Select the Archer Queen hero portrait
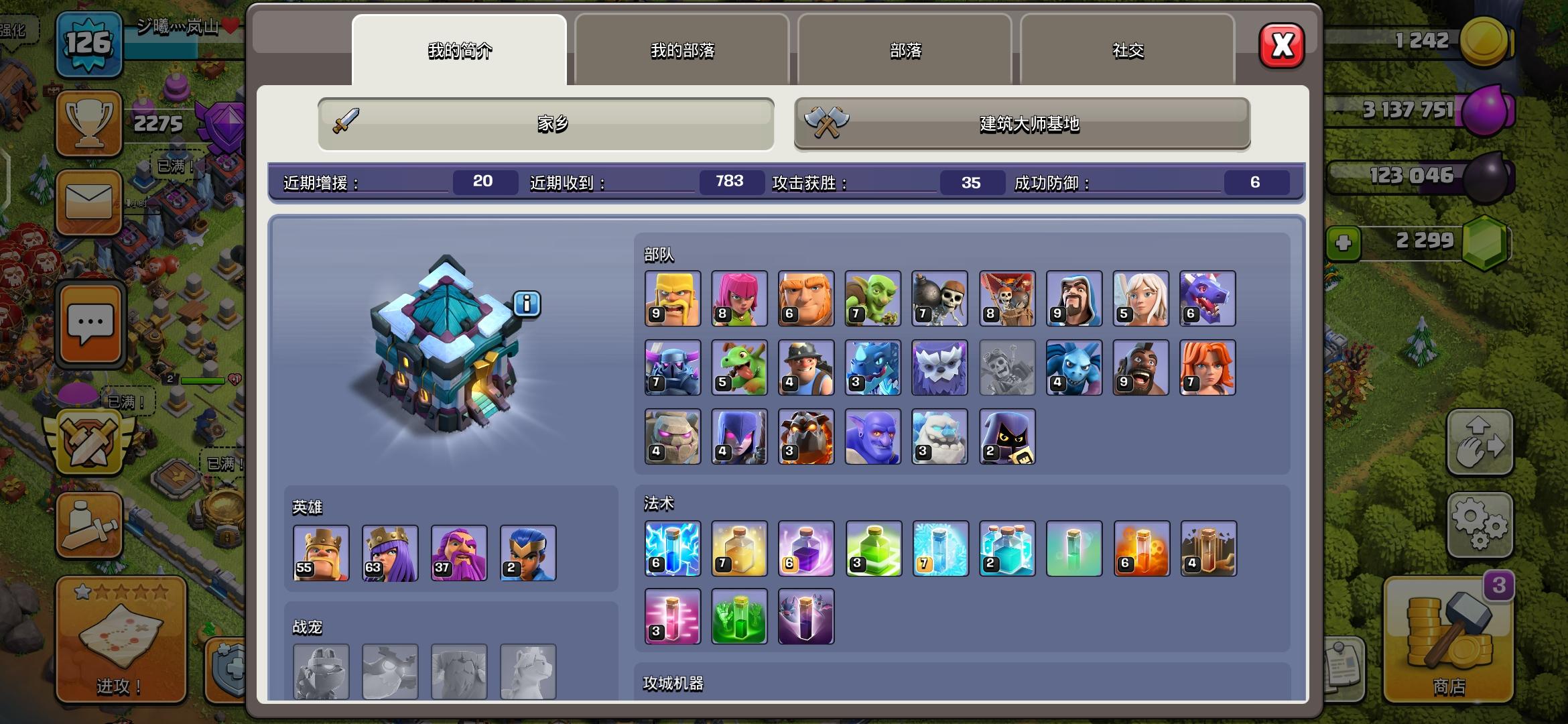1568x724 pixels. pyautogui.click(x=389, y=553)
